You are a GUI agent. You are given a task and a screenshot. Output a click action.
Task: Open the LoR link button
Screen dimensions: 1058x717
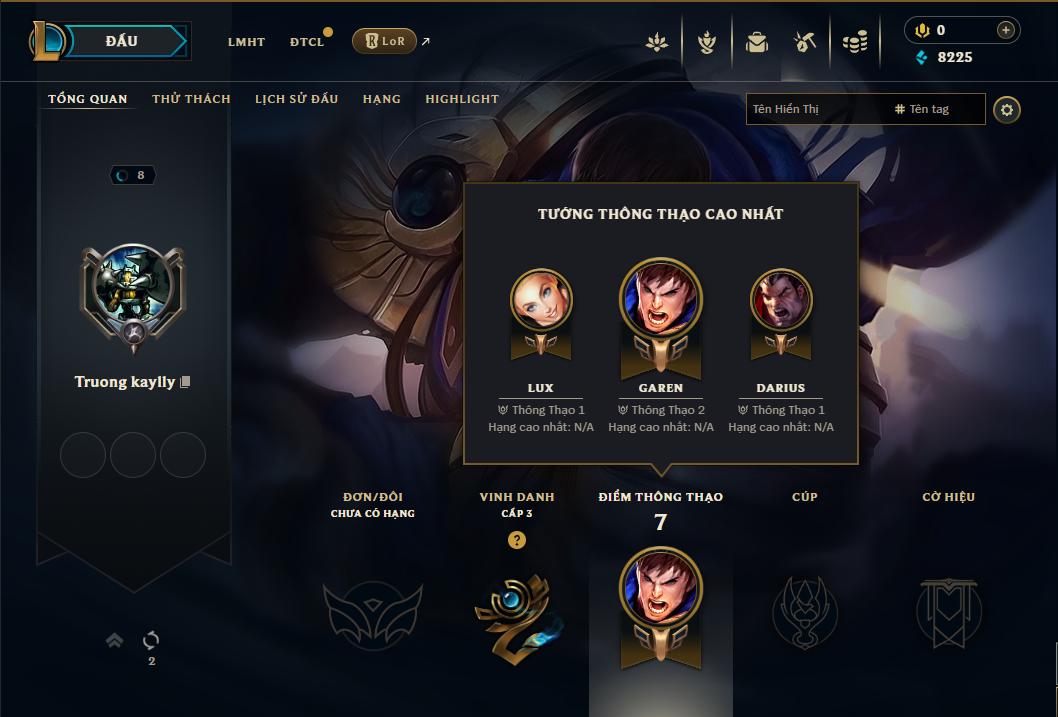(384, 41)
